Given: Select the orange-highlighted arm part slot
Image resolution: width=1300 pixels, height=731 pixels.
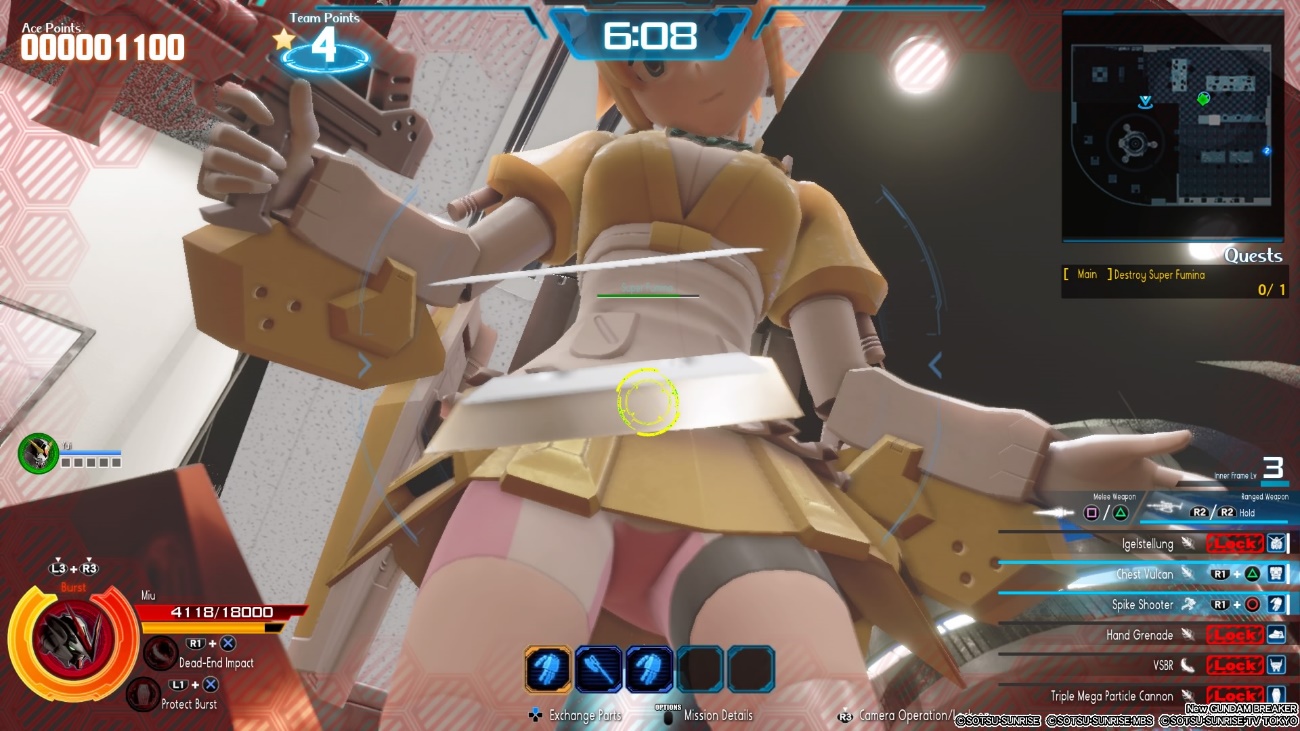Looking at the screenshot, I should coord(548,669).
